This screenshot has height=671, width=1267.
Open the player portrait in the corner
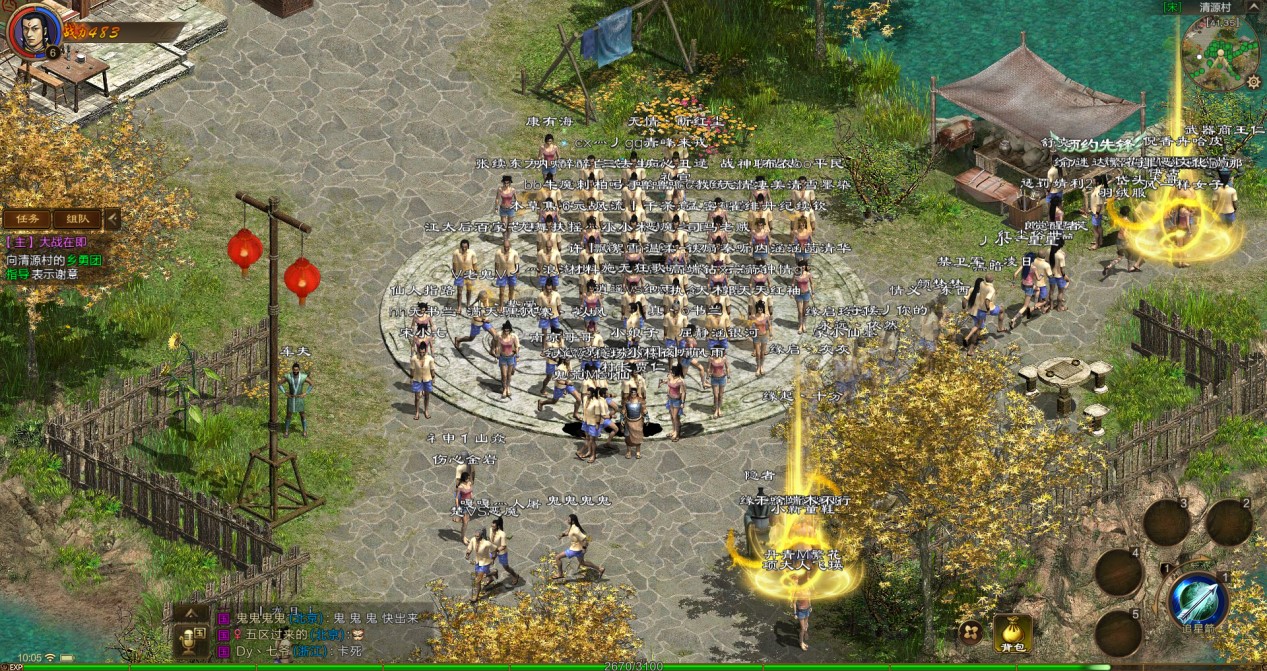(29, 28)
